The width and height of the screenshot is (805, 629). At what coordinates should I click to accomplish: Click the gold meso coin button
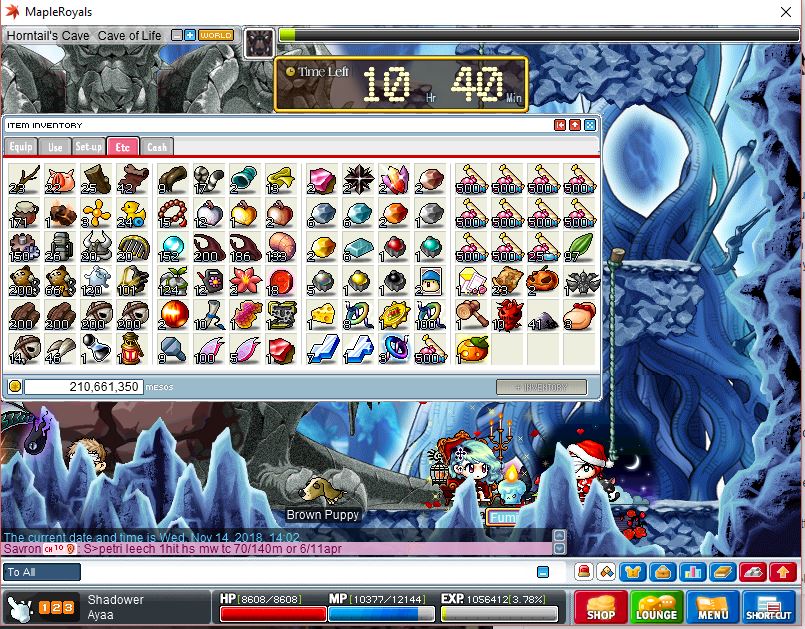[15, 386]
